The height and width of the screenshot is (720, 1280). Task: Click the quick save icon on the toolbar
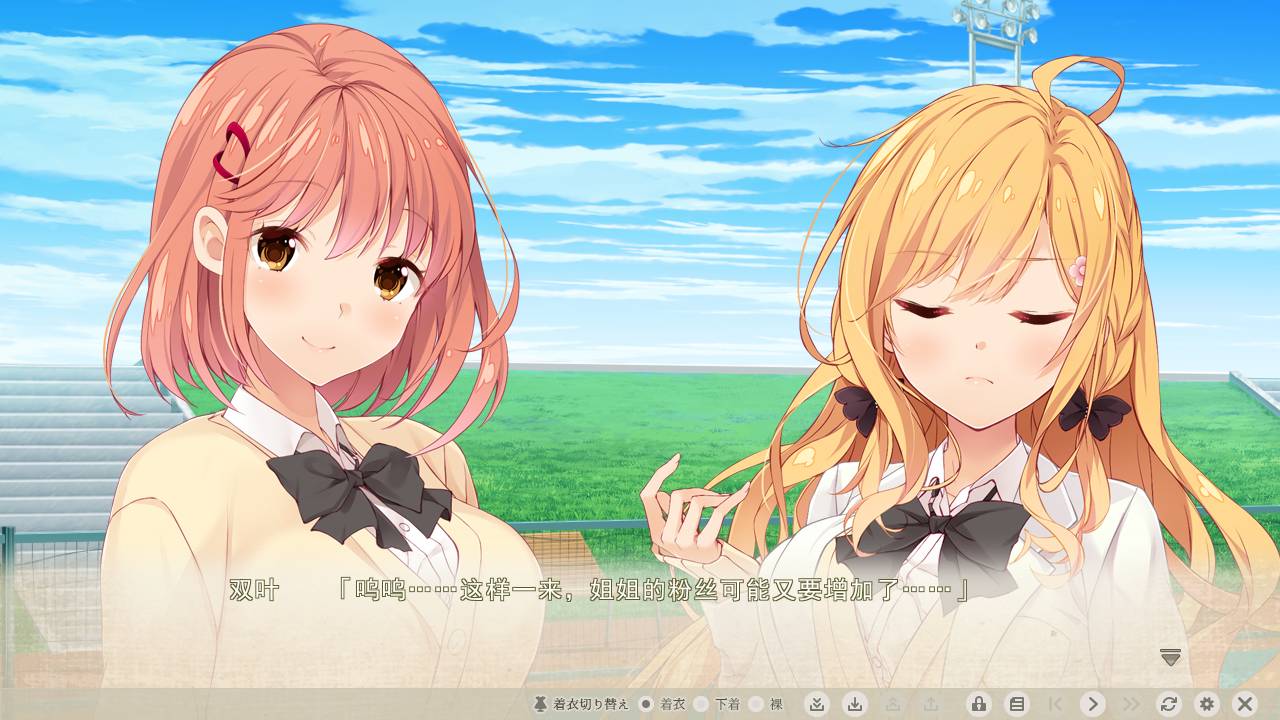click(x=817, y=703)
